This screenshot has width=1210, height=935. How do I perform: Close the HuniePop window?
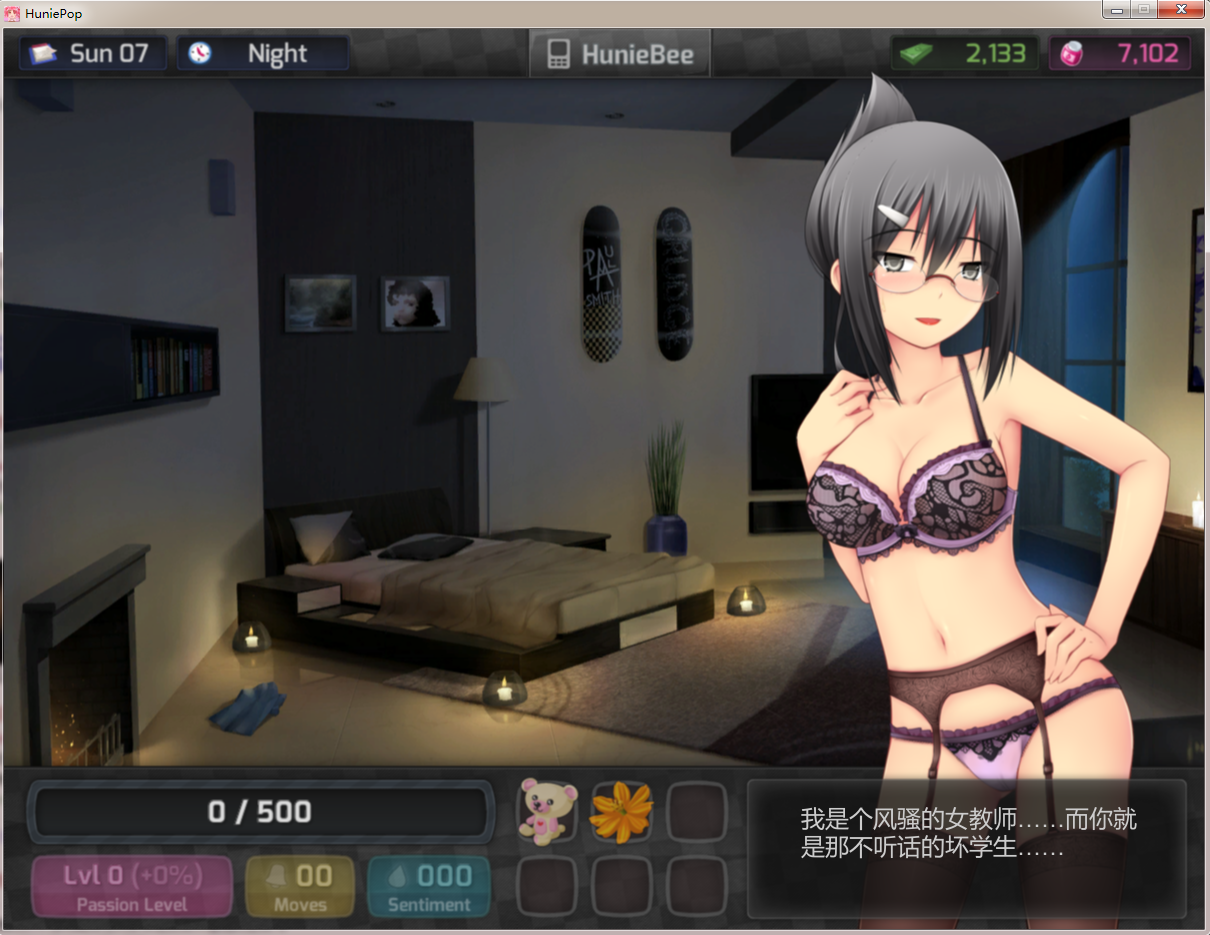[1181, 9]
